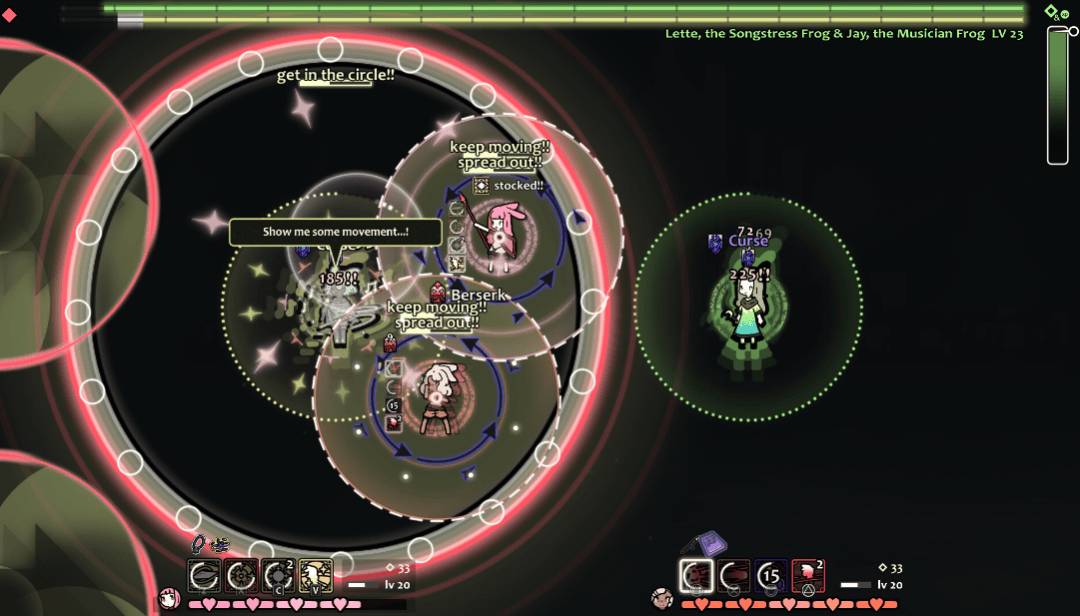Use the red-framed white-haired figure ability
Image resolution: width=1080 pixels, height=616 pixels.
[808, 576]
